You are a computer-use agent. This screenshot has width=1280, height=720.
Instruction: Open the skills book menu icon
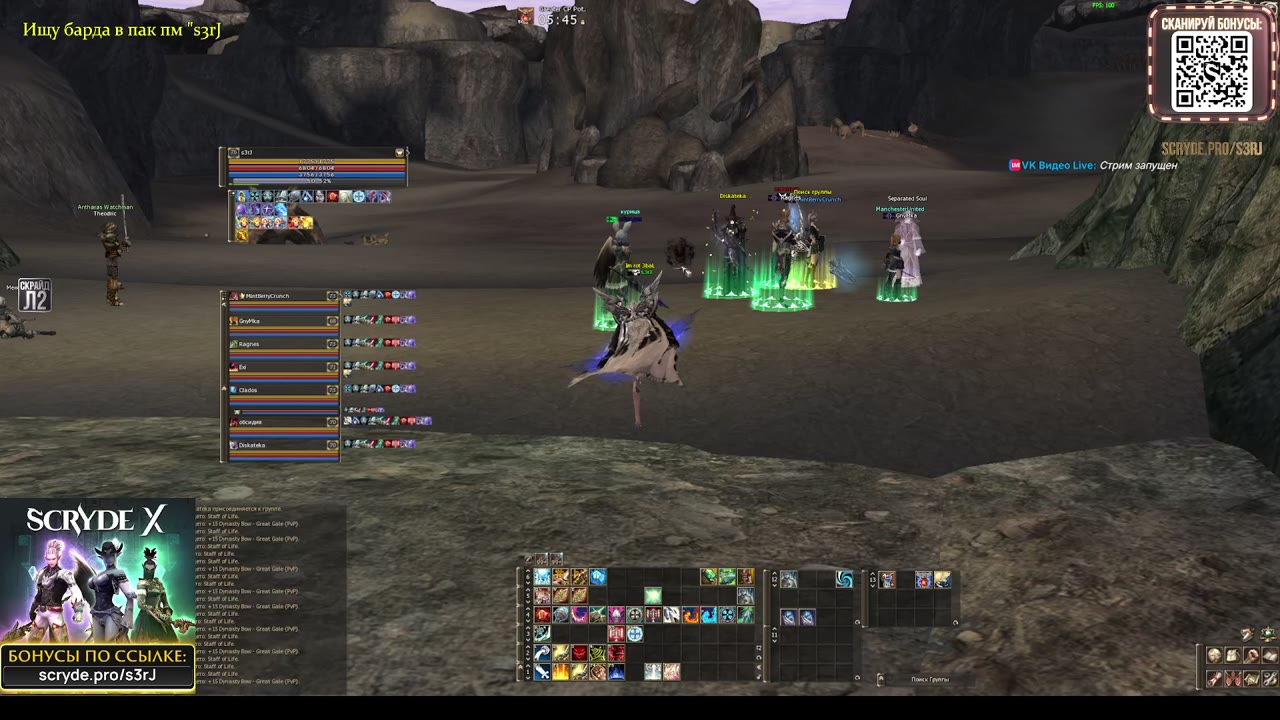point(1269,656)
